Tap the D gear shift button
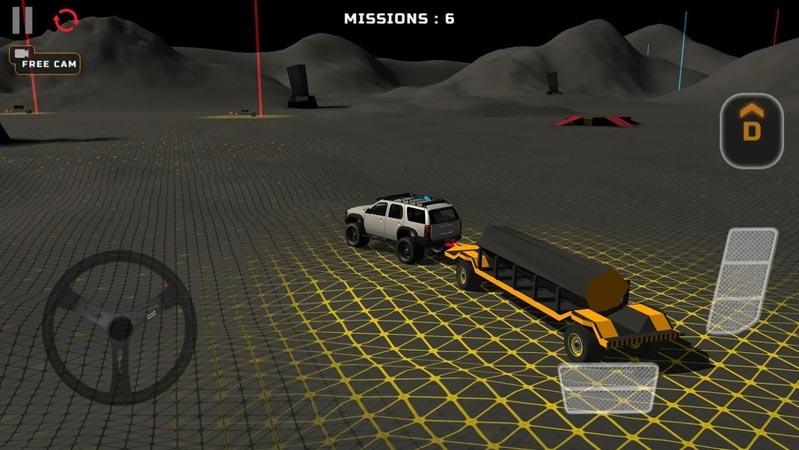This screenshot has height=450, width=799. pos(751,130)
